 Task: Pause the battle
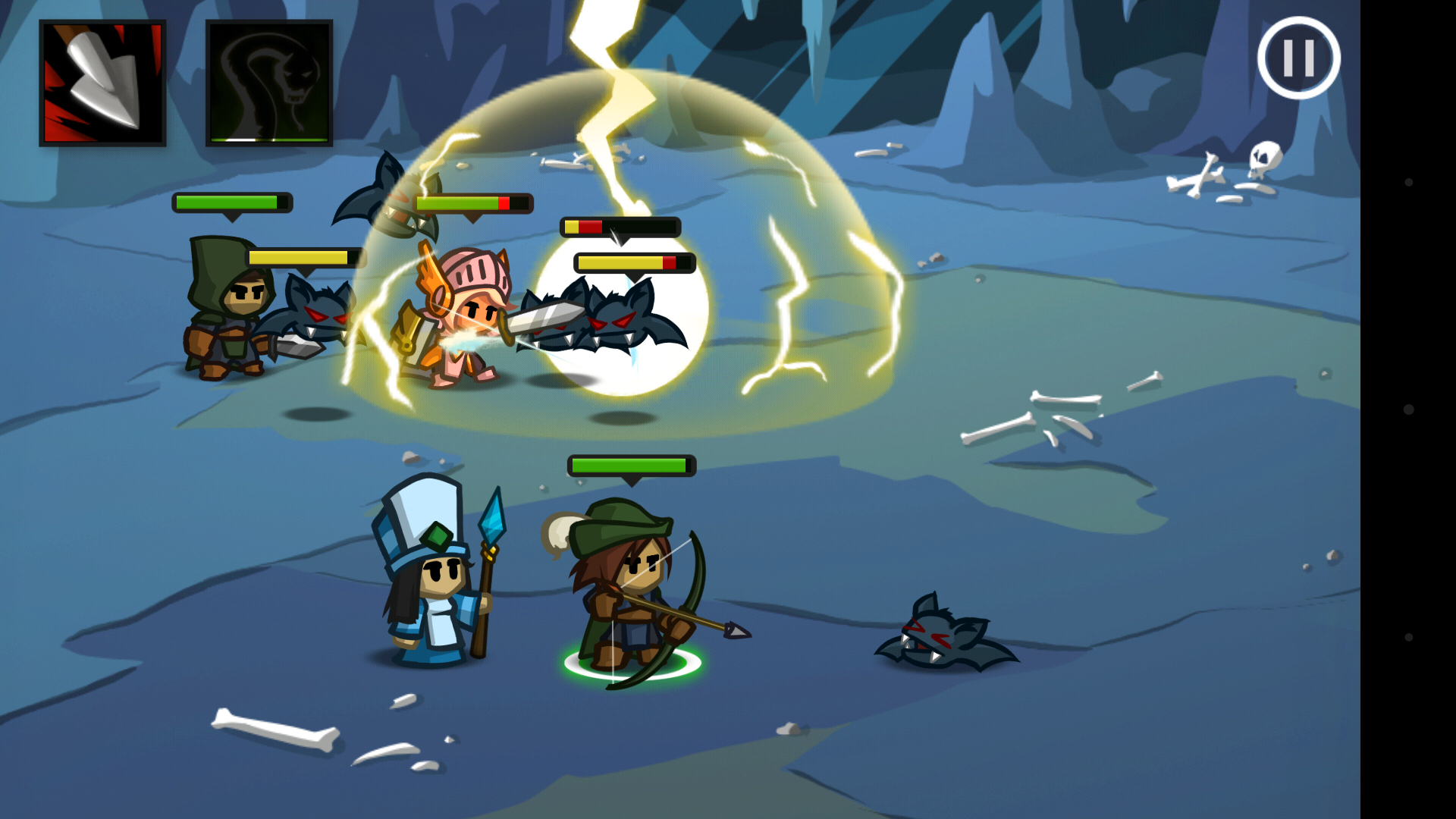tap(1298, 58)
